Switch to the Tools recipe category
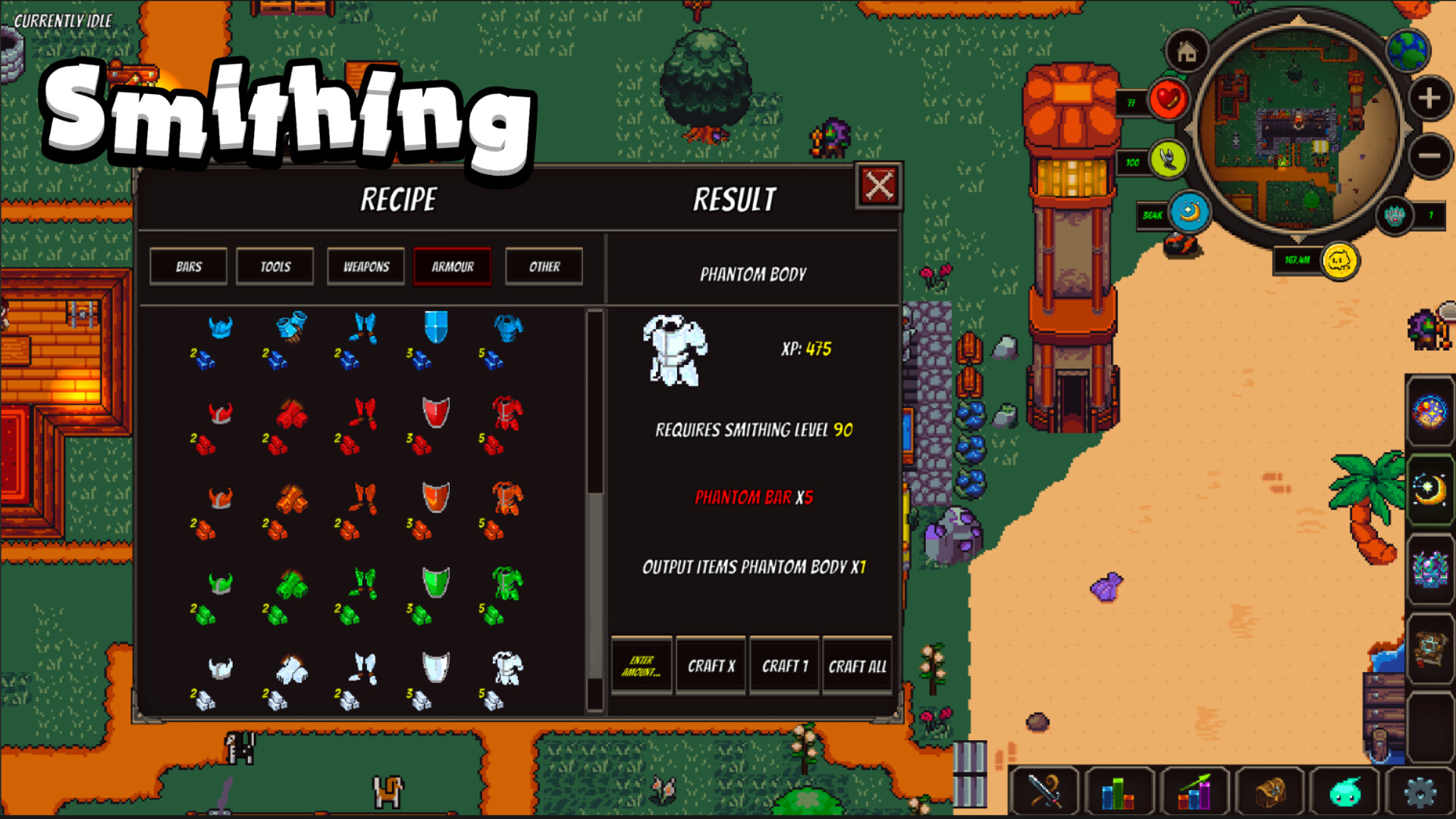Viewport: 1456px width, 819px height. (275, 266)
